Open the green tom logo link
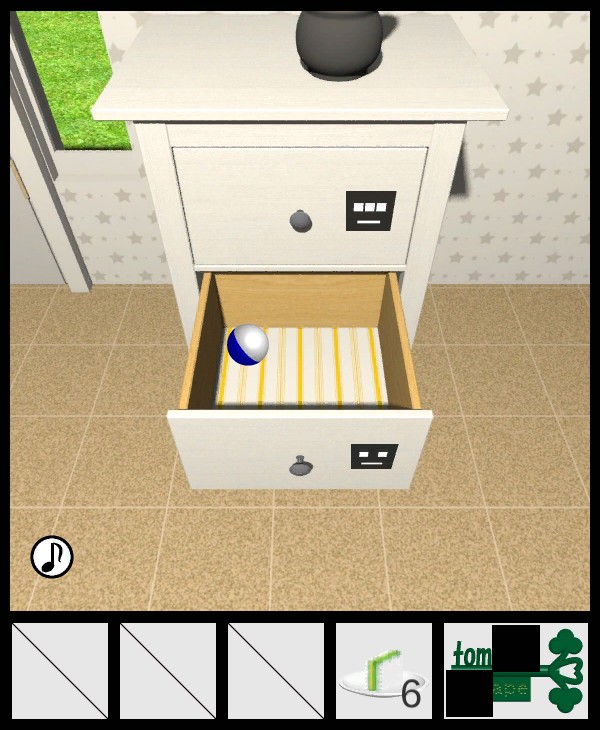 click(516, 670)
